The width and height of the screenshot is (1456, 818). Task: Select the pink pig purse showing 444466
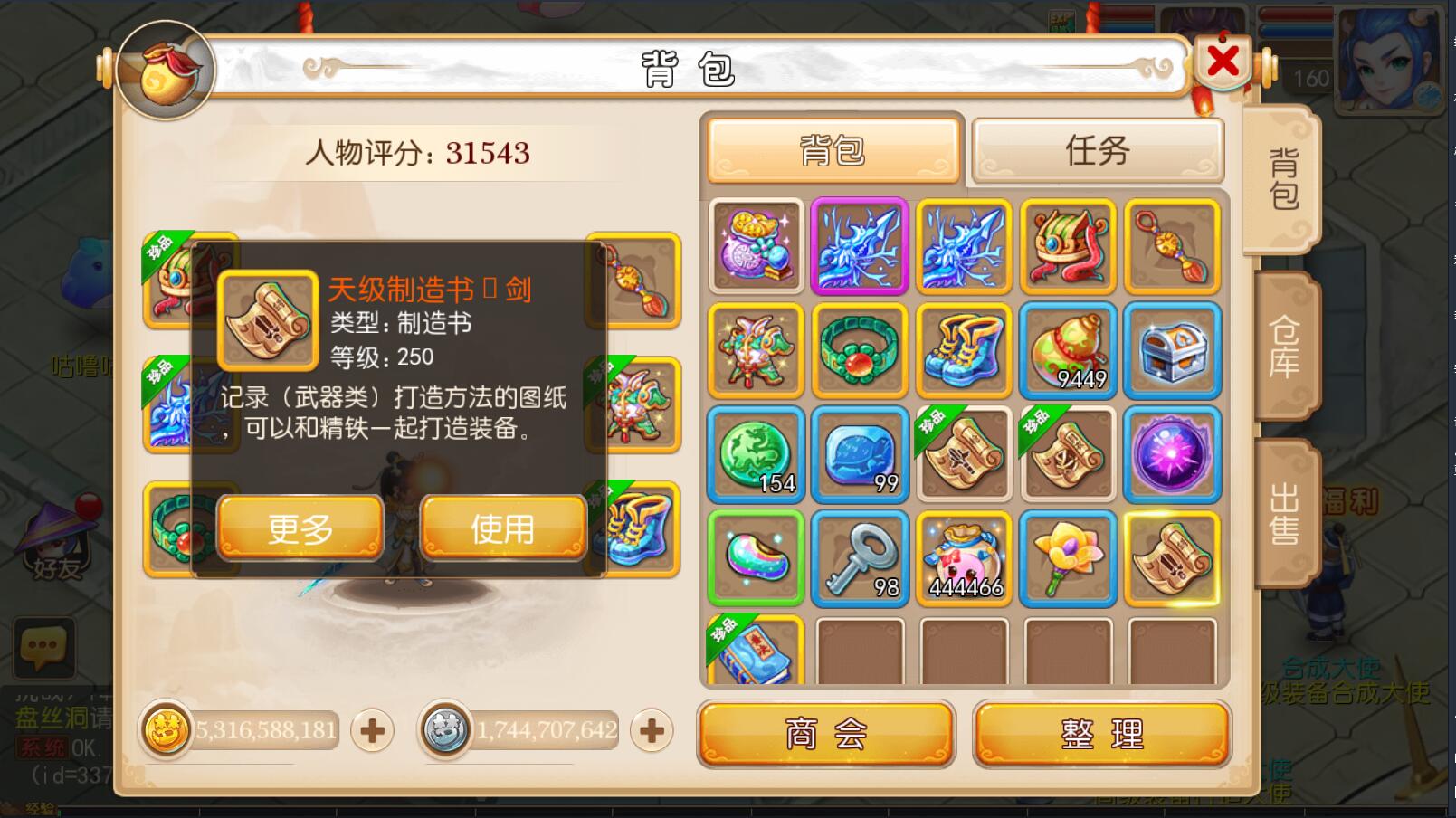coord(963,558)
